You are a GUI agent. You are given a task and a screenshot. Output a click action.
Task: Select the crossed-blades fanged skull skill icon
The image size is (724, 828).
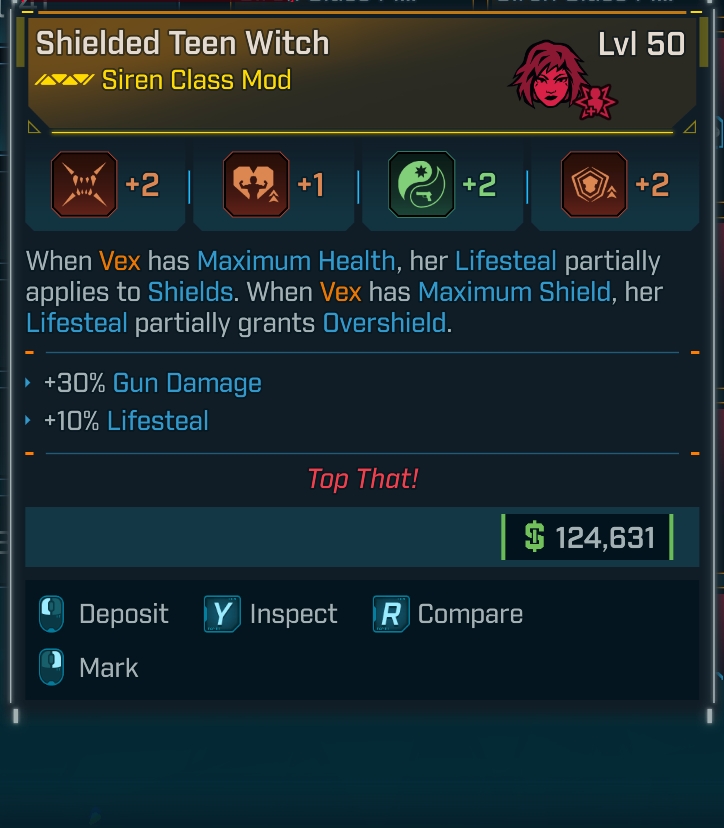tap(84, 185)
